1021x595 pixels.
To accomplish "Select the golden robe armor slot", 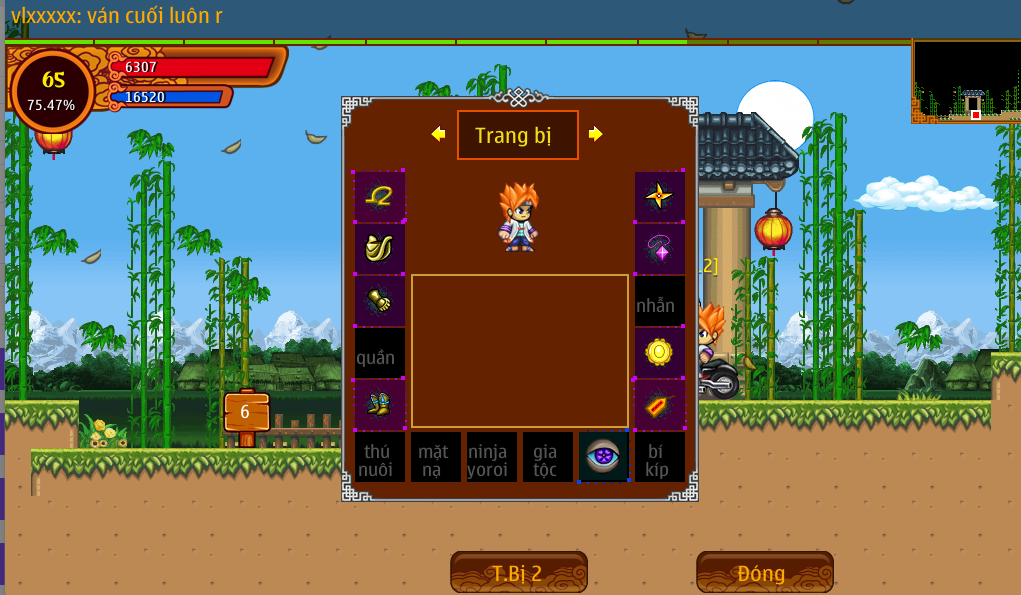I will pyautogui.click(x=380, y=249).
